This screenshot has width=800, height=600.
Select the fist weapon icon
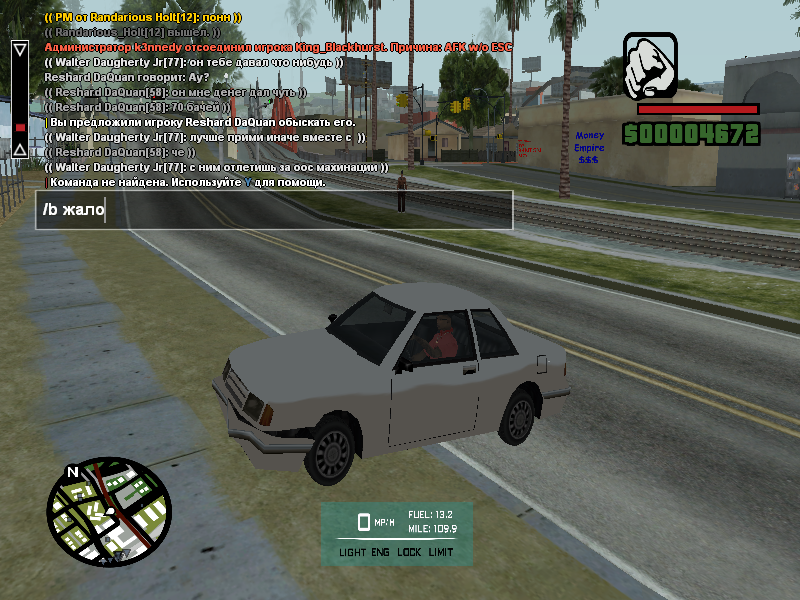pyautogui.click(x=651, y=66)
